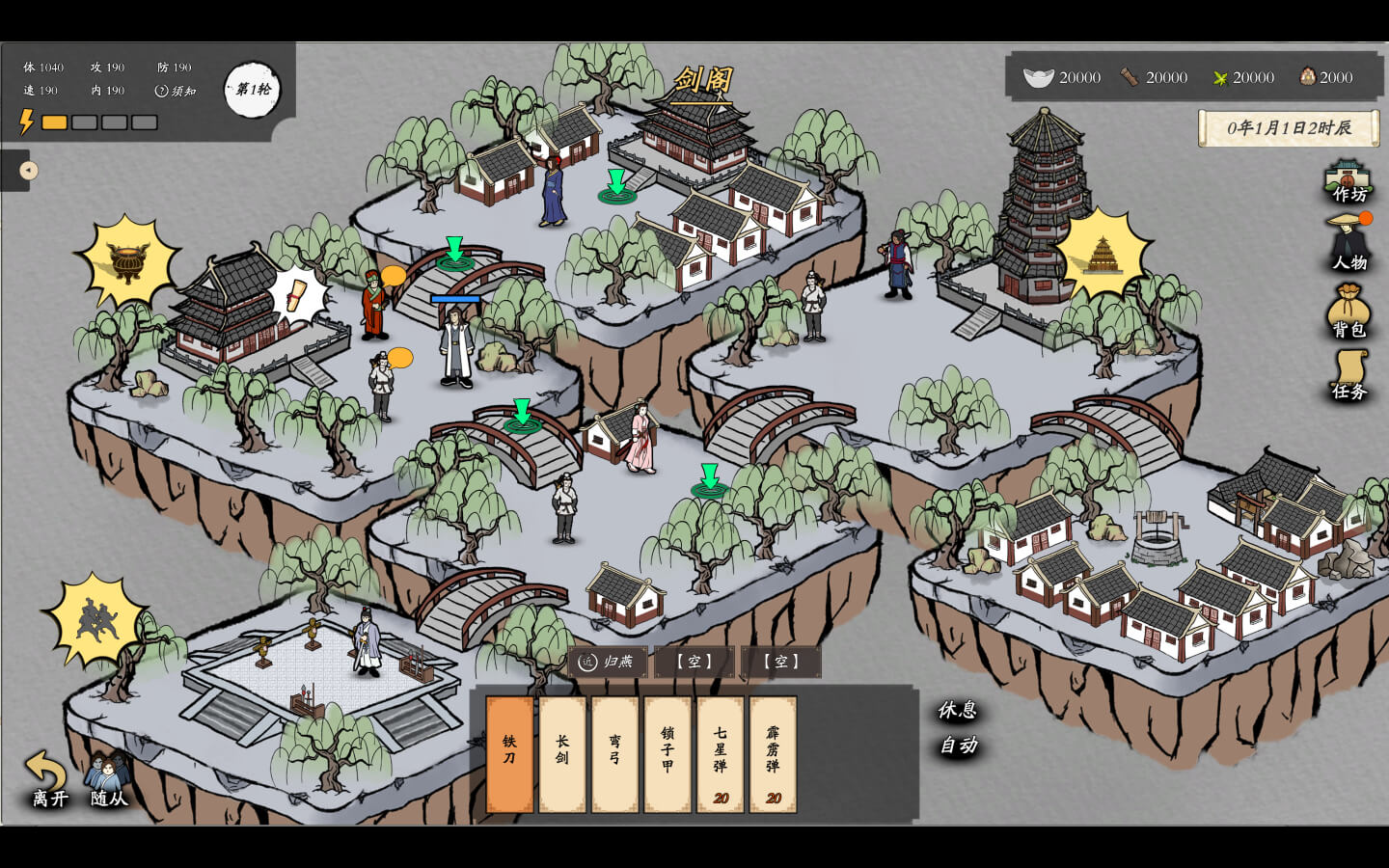Select the pagoda location marker

pyautogui.click(x=1103, y=254)
